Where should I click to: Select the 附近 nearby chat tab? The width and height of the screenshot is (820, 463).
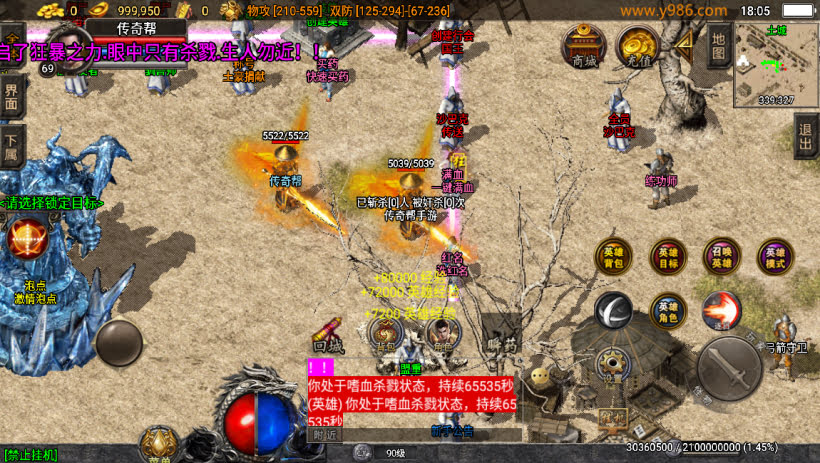pos(324,435)
